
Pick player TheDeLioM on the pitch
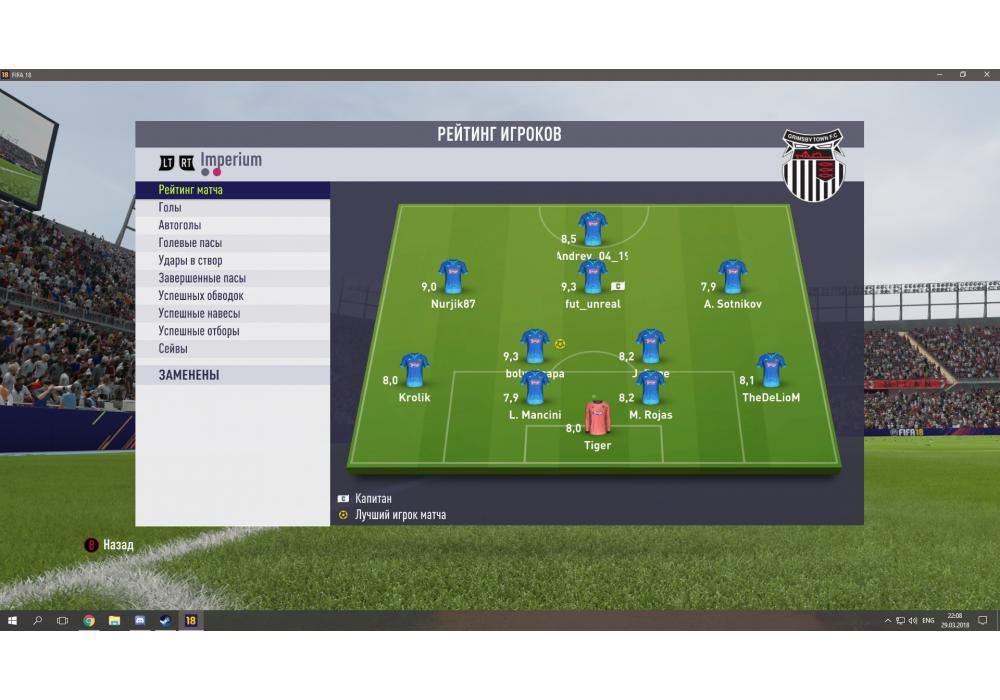tap(770, 371)
